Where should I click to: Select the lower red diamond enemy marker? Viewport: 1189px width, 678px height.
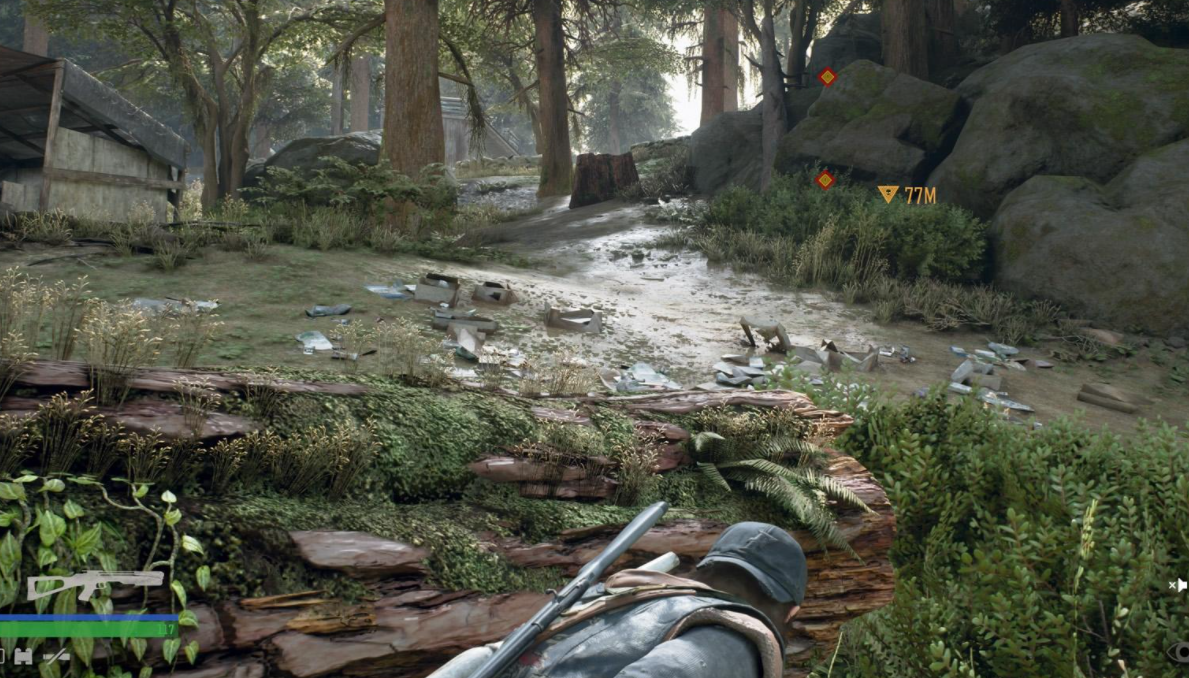tap(825, 180)
